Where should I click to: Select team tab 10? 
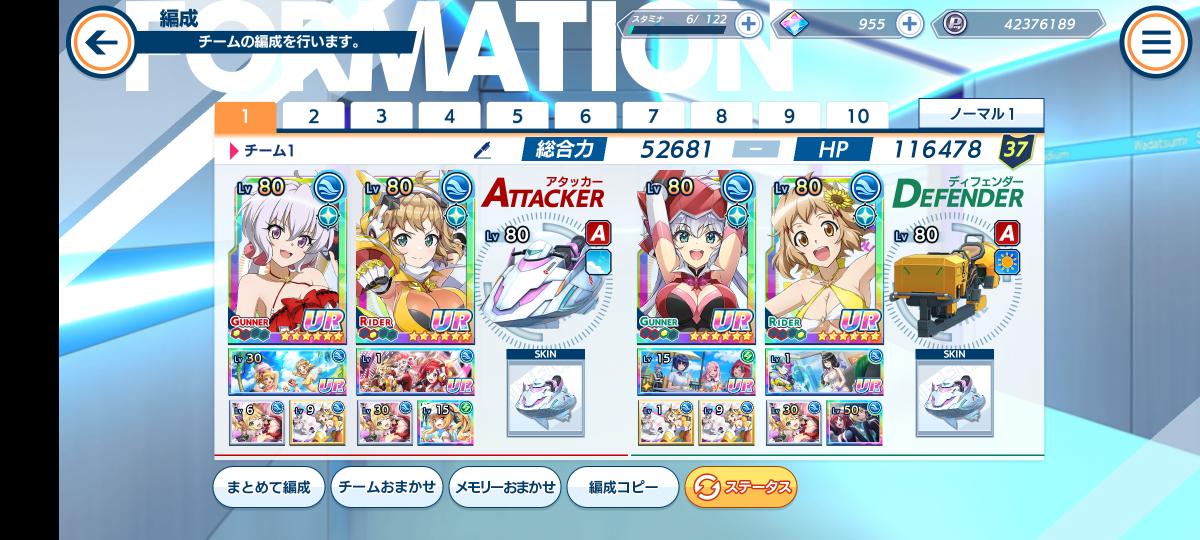pyautogui.click(x=857, y=116)
